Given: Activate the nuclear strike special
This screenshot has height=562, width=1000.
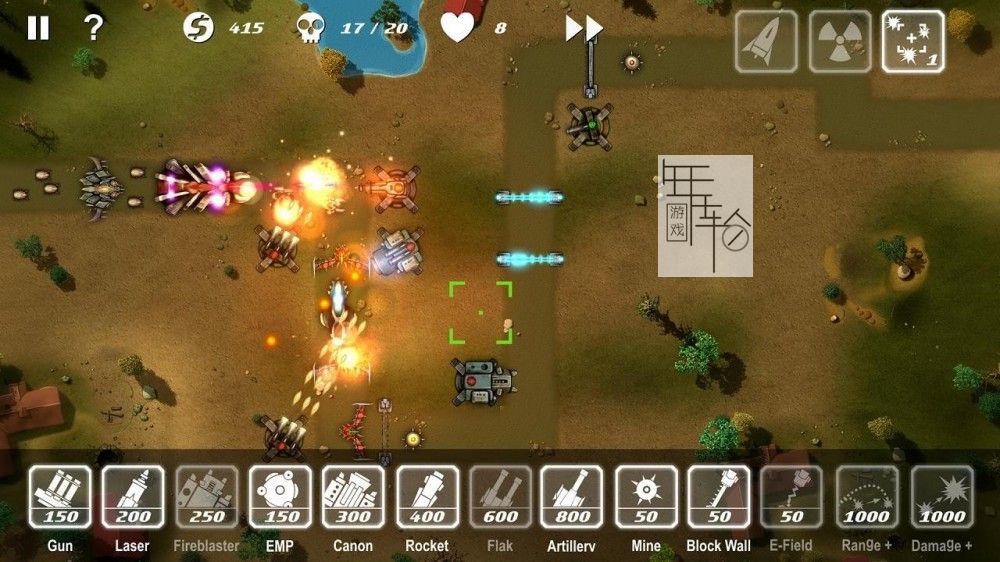Looking at the screenshot, I should click(840, 42).
